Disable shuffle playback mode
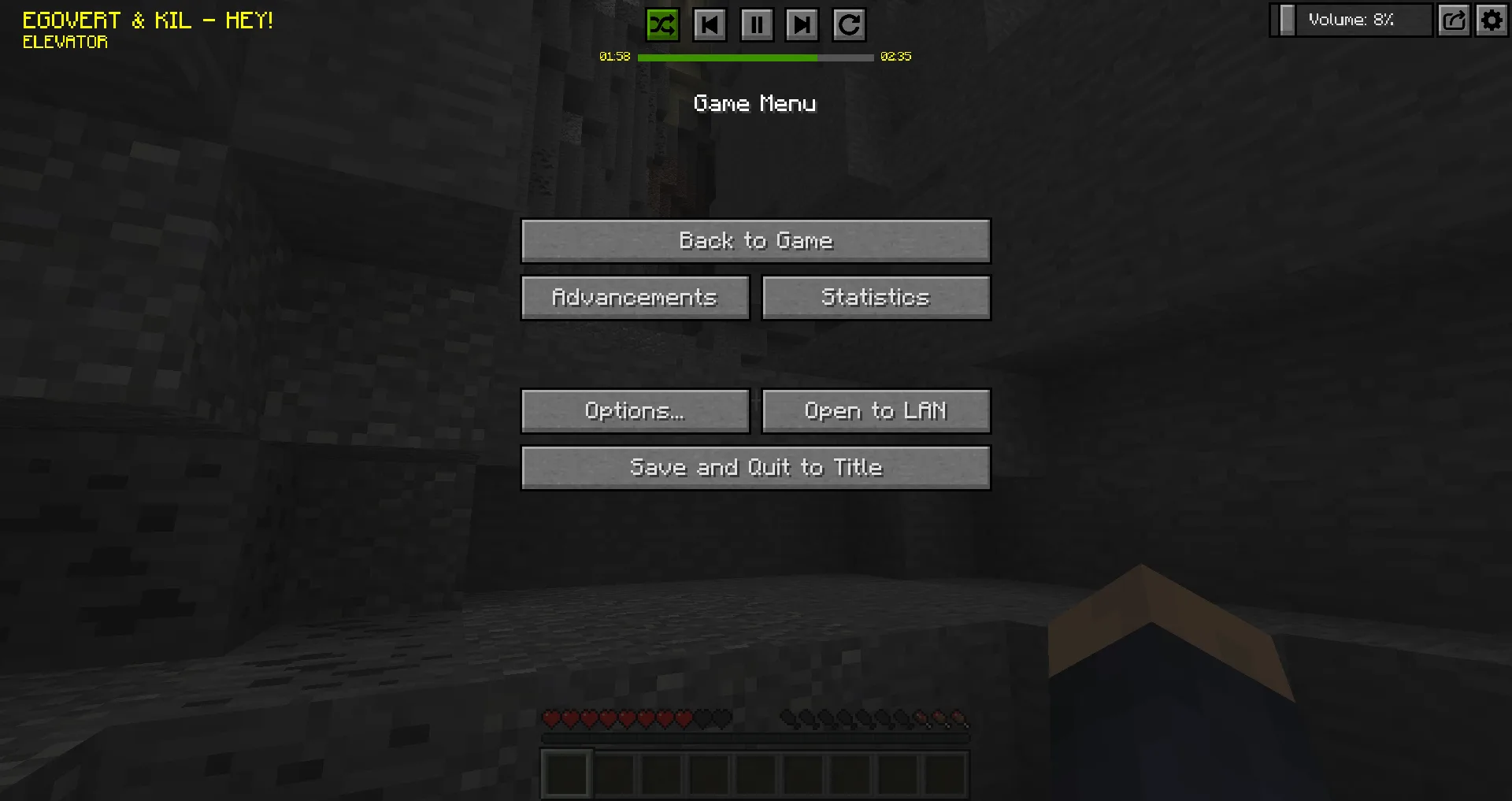 (661, 24)
